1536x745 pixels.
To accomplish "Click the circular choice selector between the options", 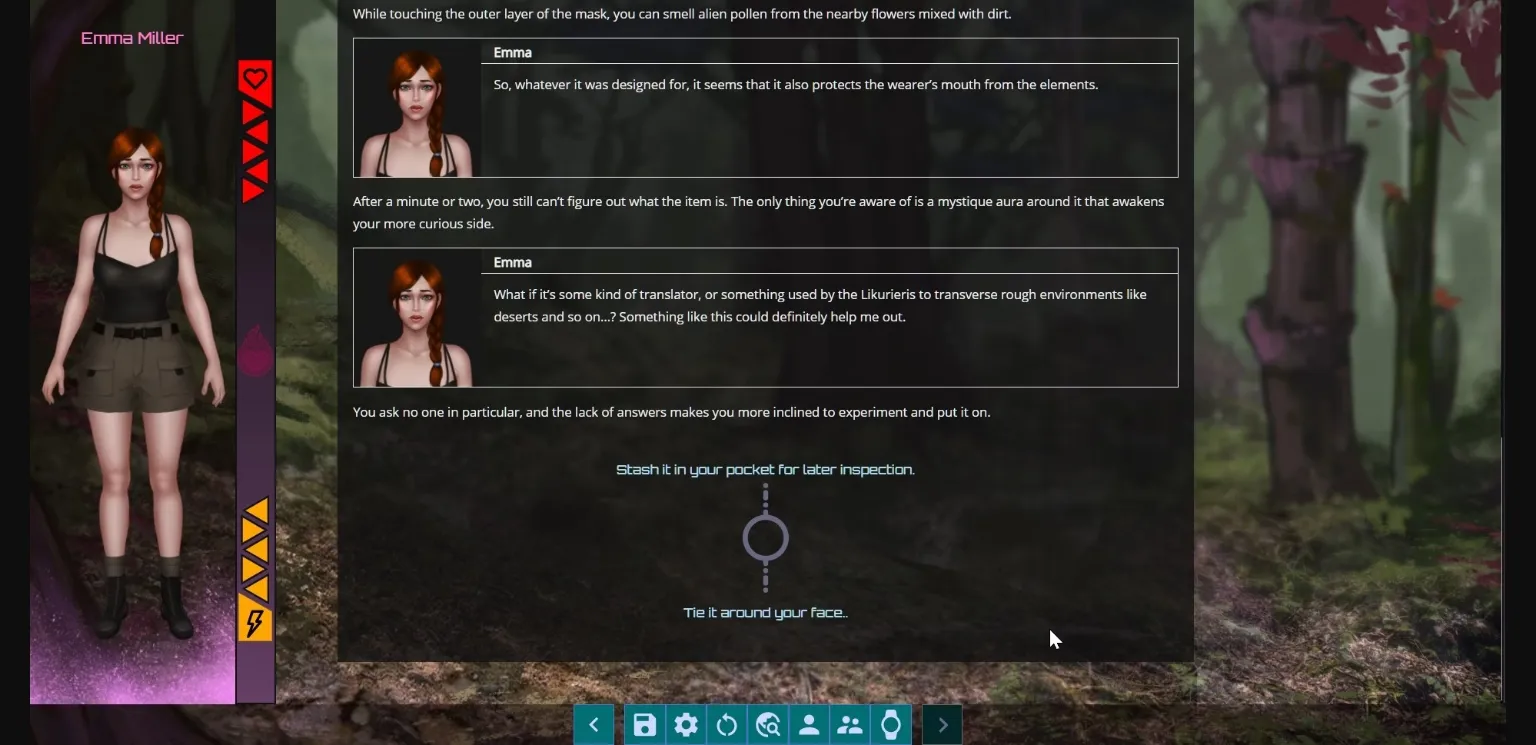I will (x=765, y=538).
